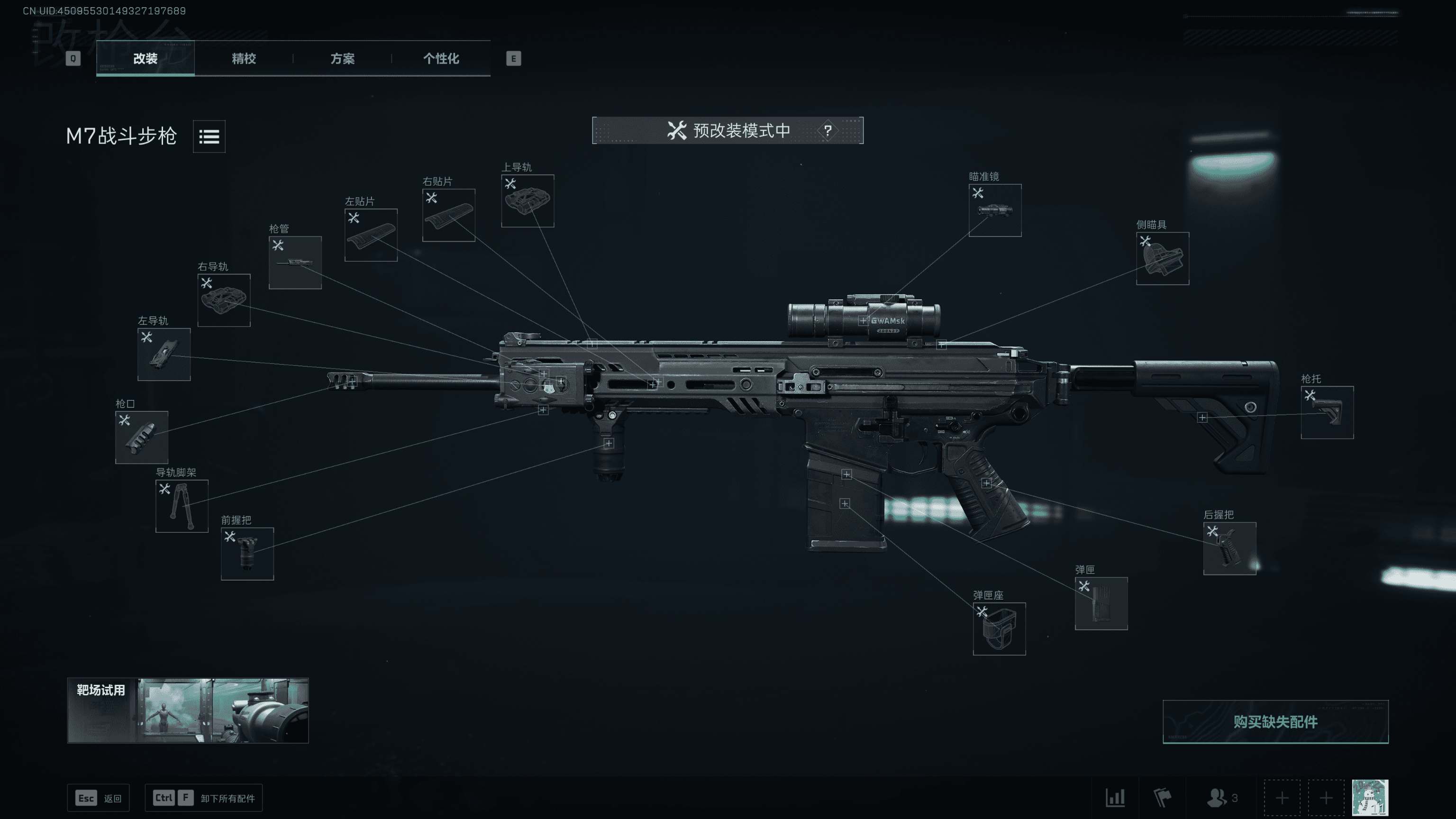Image resolution: width=1456 pixels, height=819 pixels.
Task: Select the 枪管 barrel slot
Action: tap(295, 263)
